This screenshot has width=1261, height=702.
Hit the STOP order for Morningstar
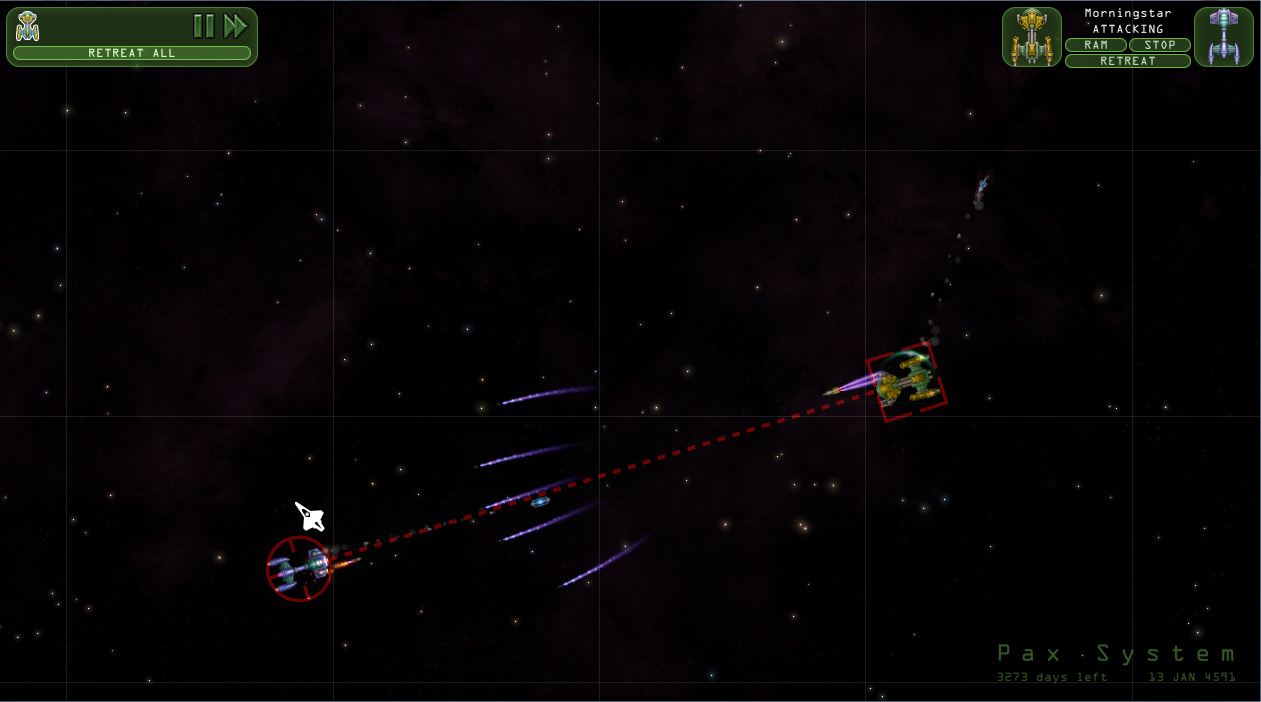1160,45
